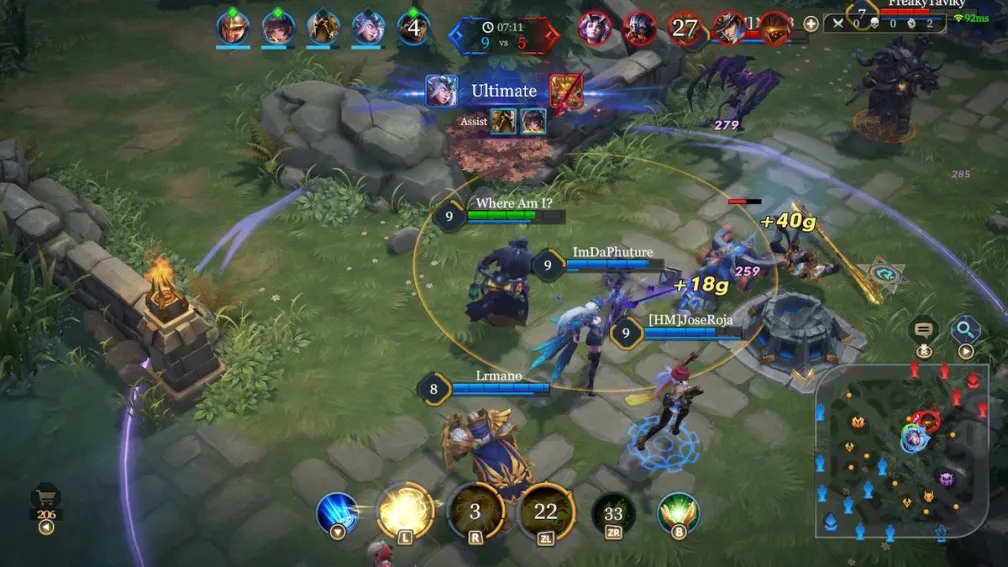Use the green healing hands spell

click(678, 513)
